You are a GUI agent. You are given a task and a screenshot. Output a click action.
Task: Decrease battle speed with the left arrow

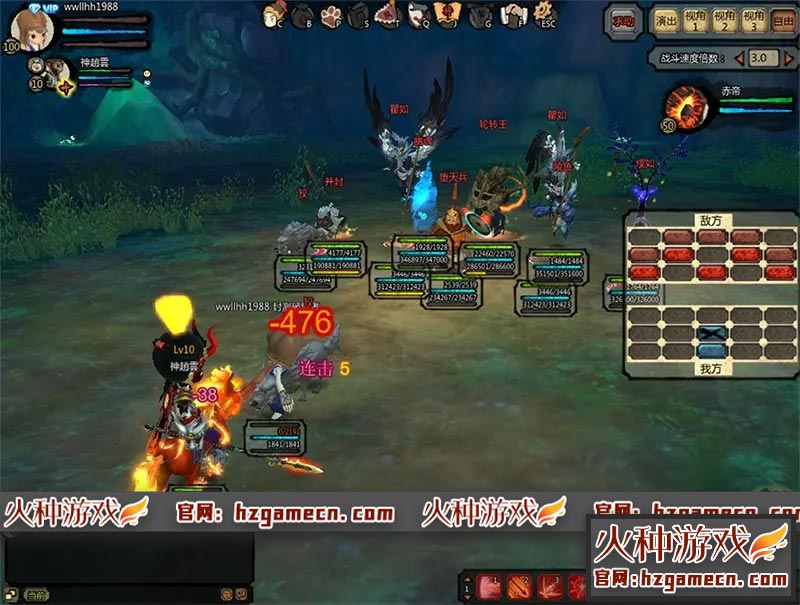pyautogui.click(x=739, y=58)
